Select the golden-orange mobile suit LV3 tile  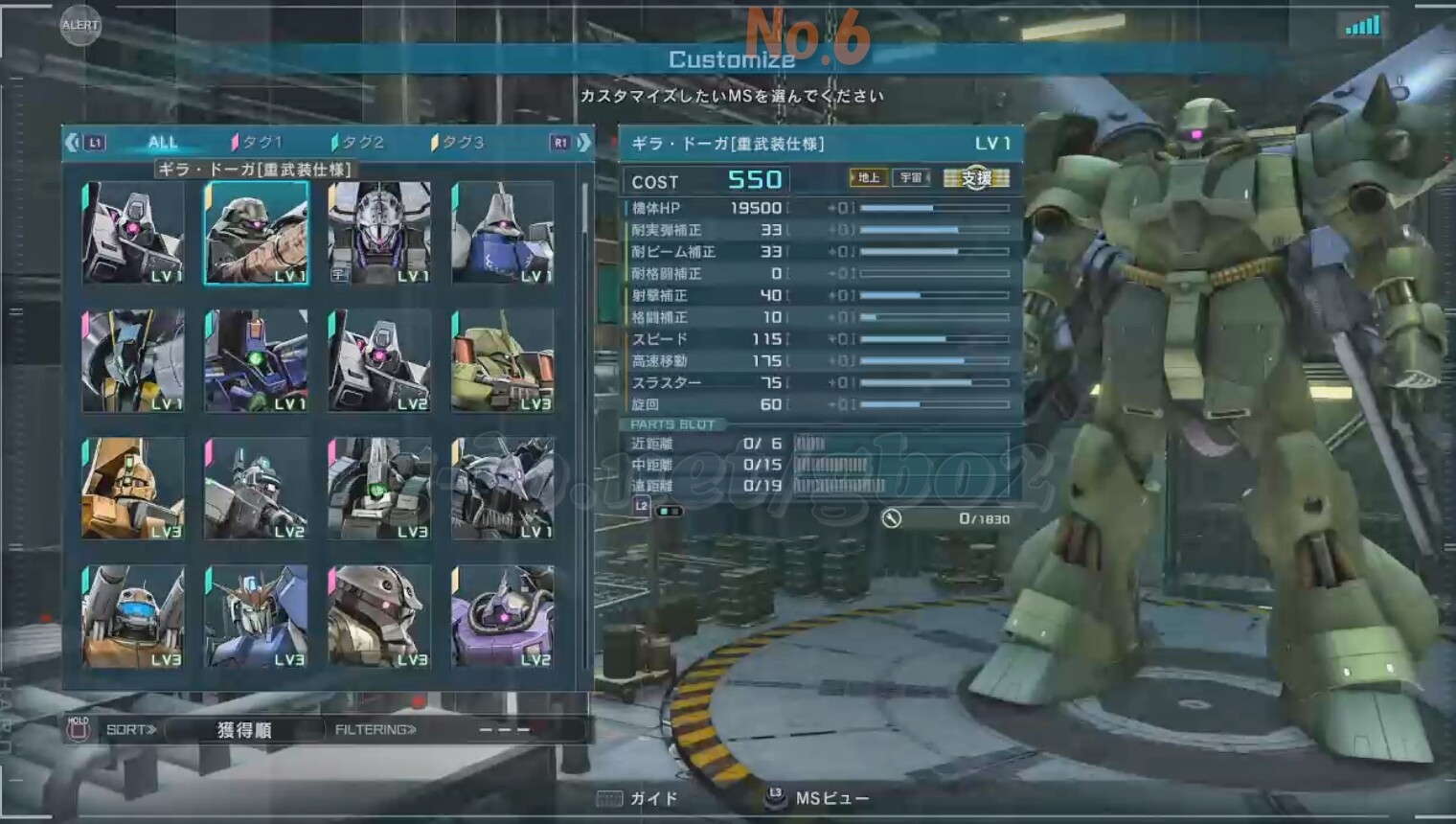click(x=132, y=489)
